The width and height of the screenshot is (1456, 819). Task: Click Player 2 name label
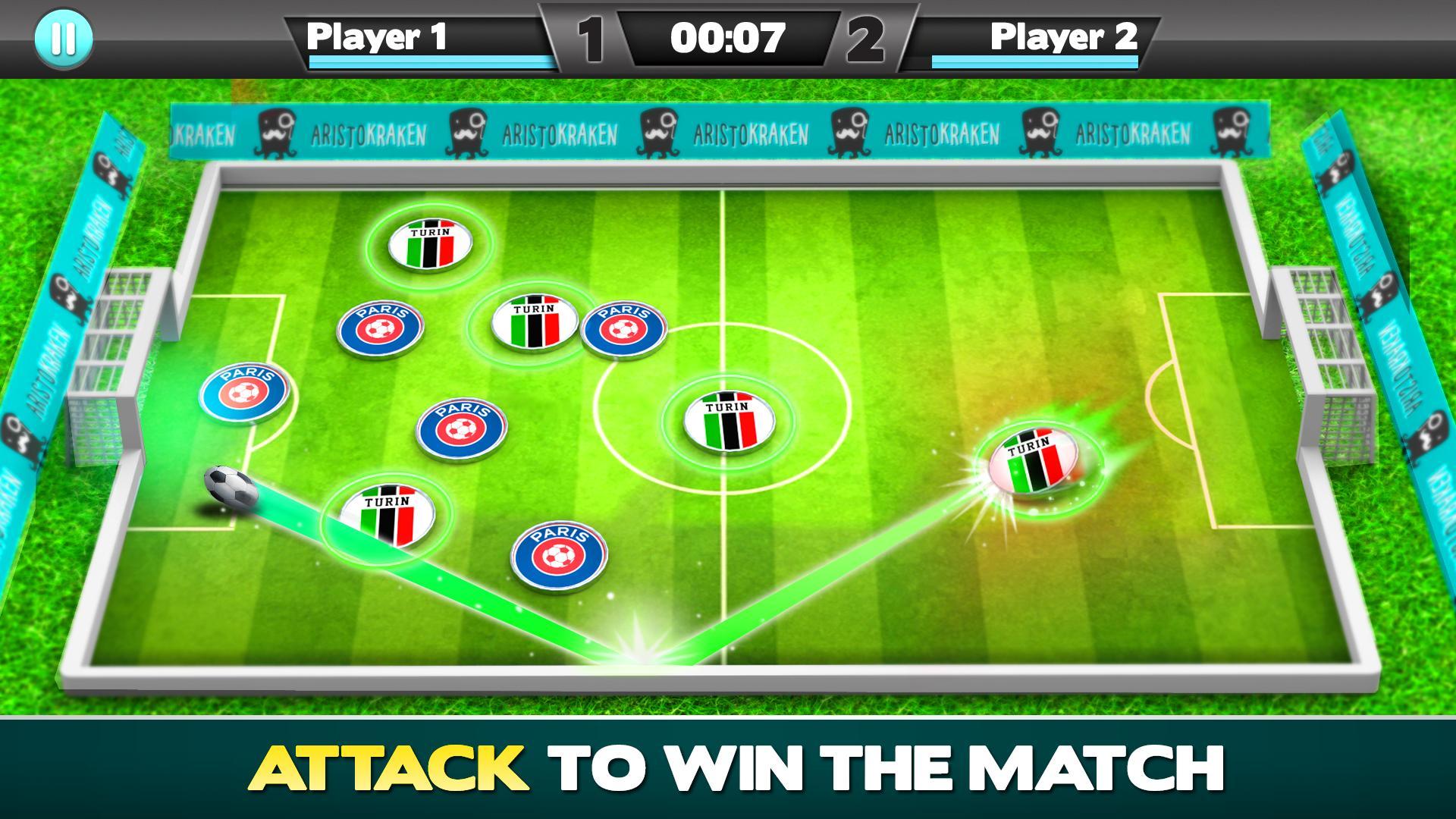point(1062,34)
